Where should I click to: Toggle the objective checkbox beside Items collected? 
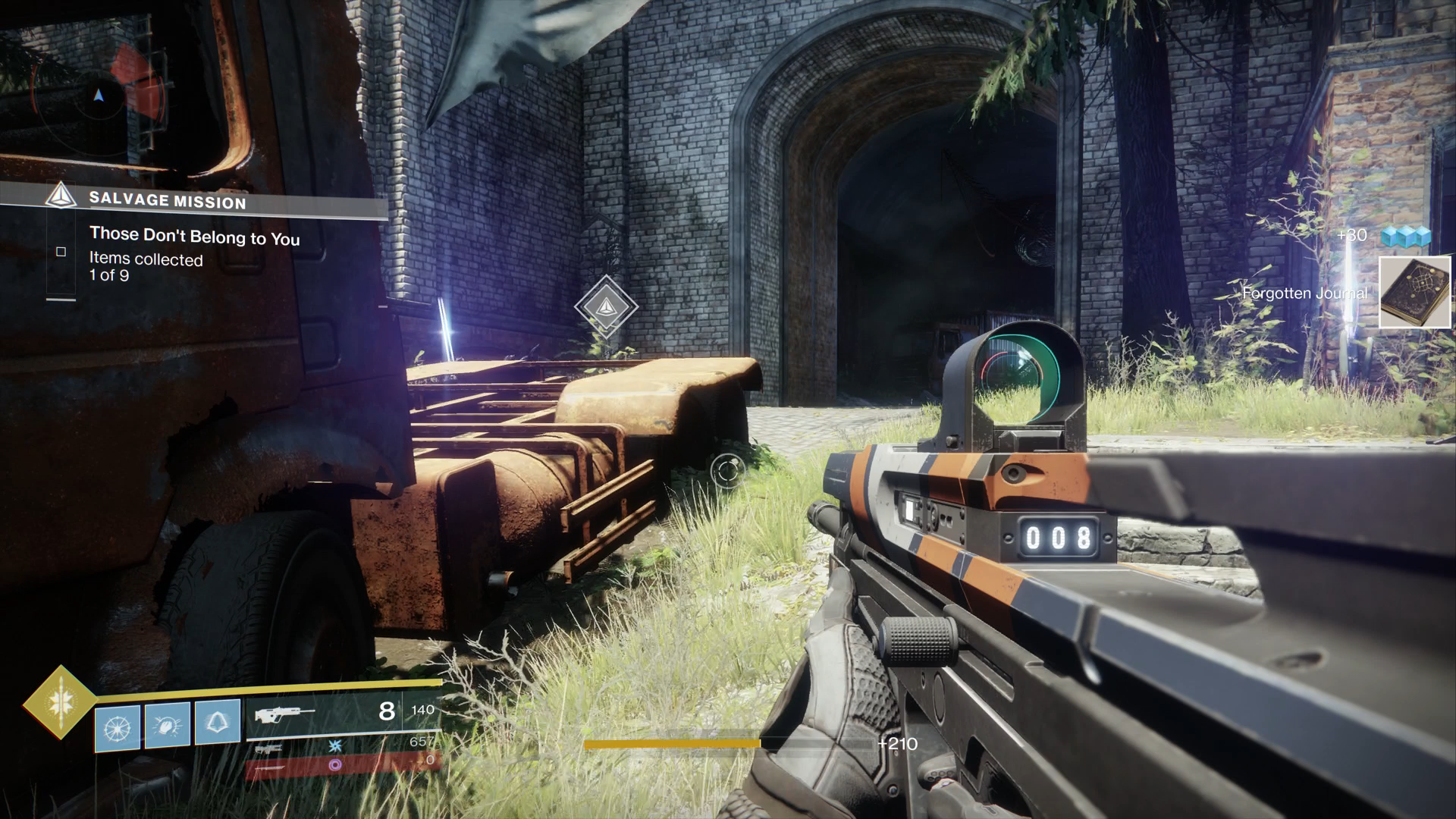pyautogui.click(x=61, y=251)
